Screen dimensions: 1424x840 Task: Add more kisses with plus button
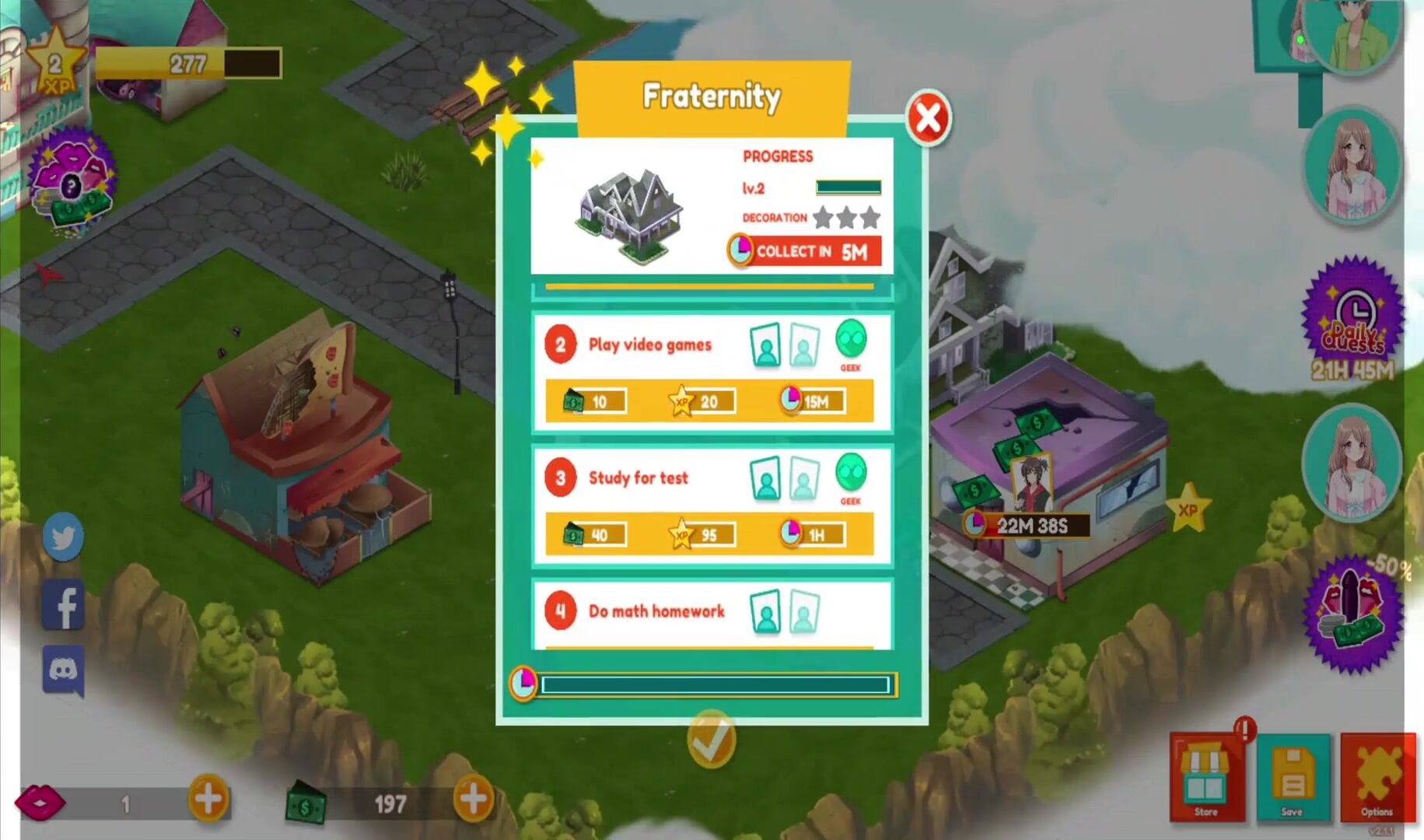click(x=208, y=799)
